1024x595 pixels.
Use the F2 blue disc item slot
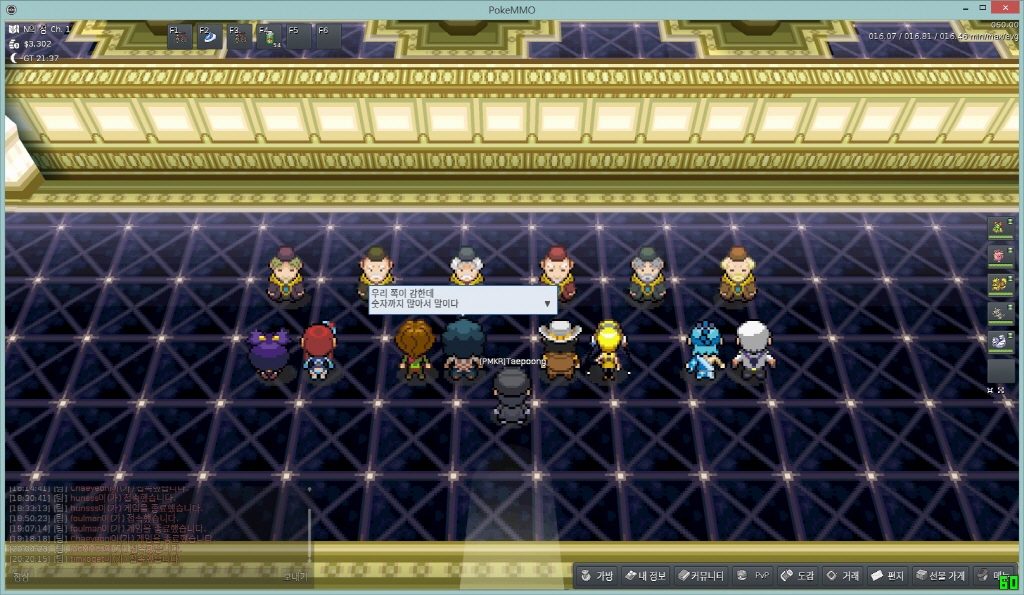(x=210, y=37)
